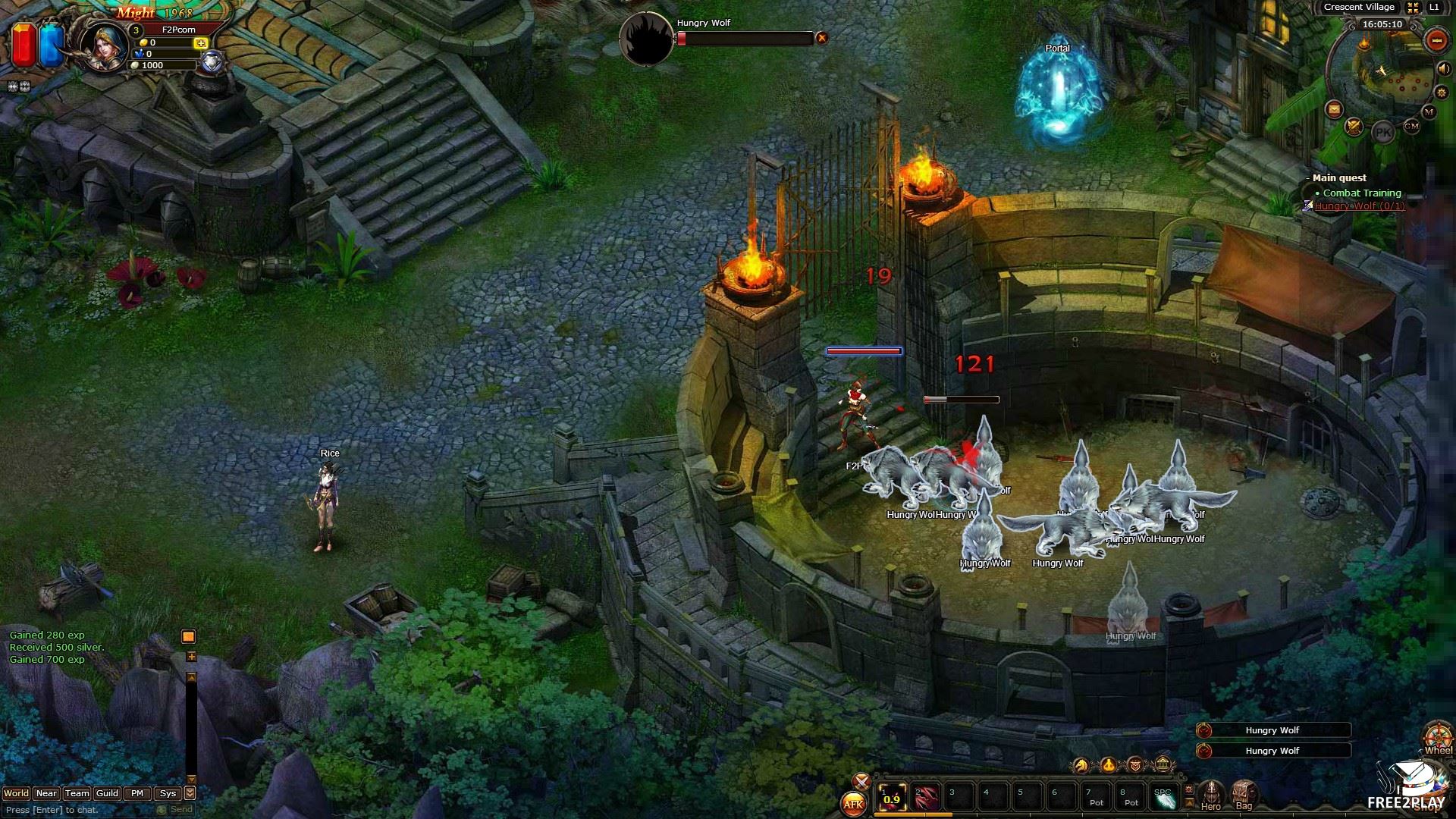This screenshot has width=1456, height=819.
Task: Open the player portrait of F2Pcom
Action: coord(104,45)
